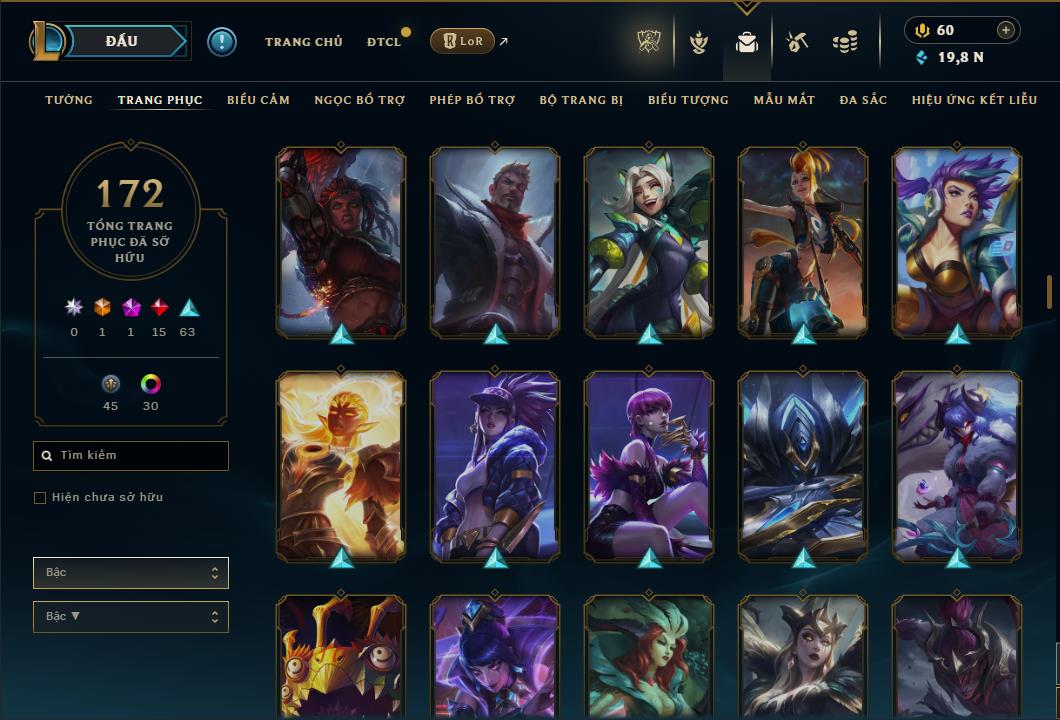
Task: Open the MẪU MẮT tab
Action: click(x=784, y=100)
